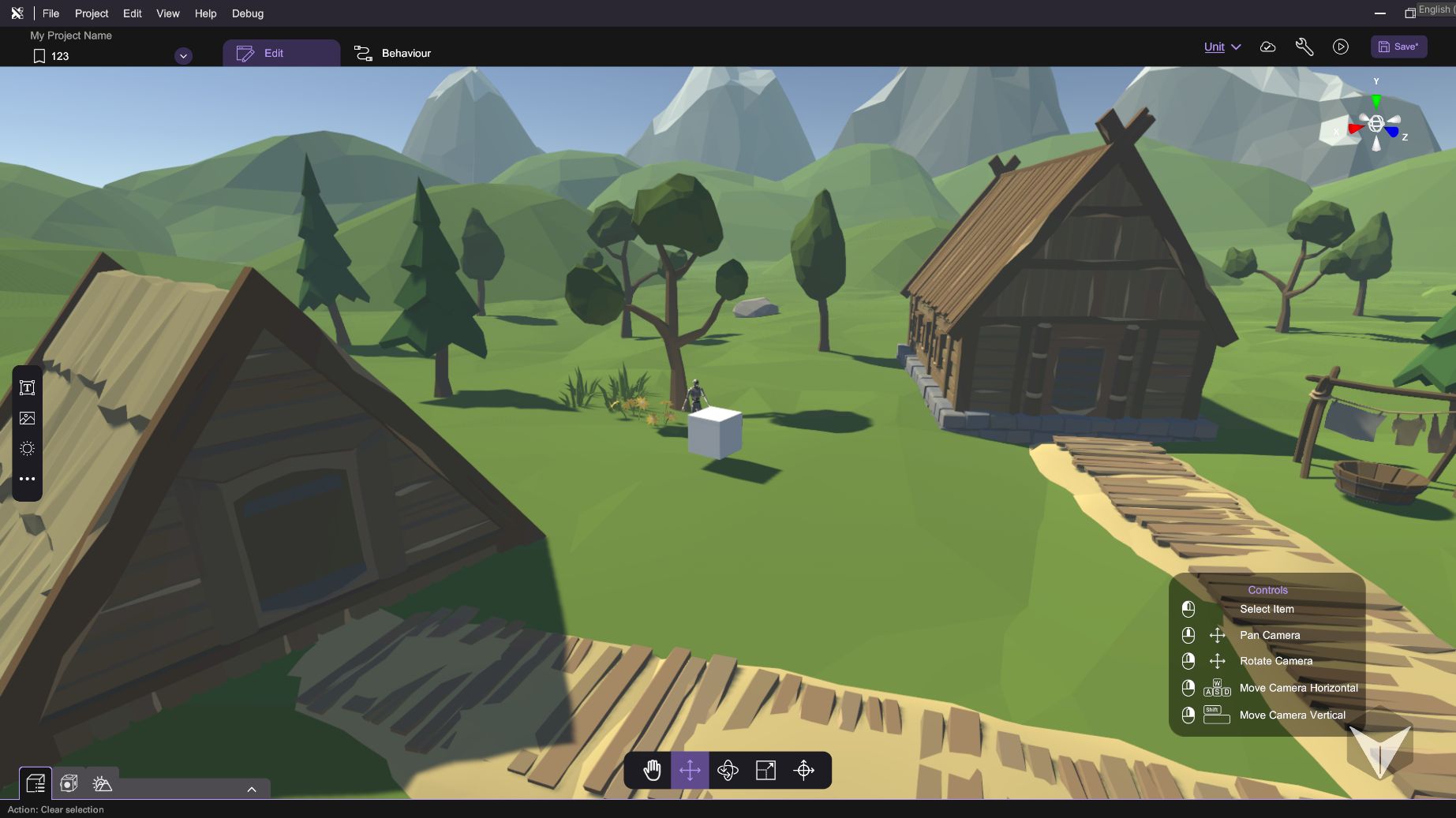This screenshot has height=818, width=1456.
Task: Save the project
Action: click(x=1398, y=47)
